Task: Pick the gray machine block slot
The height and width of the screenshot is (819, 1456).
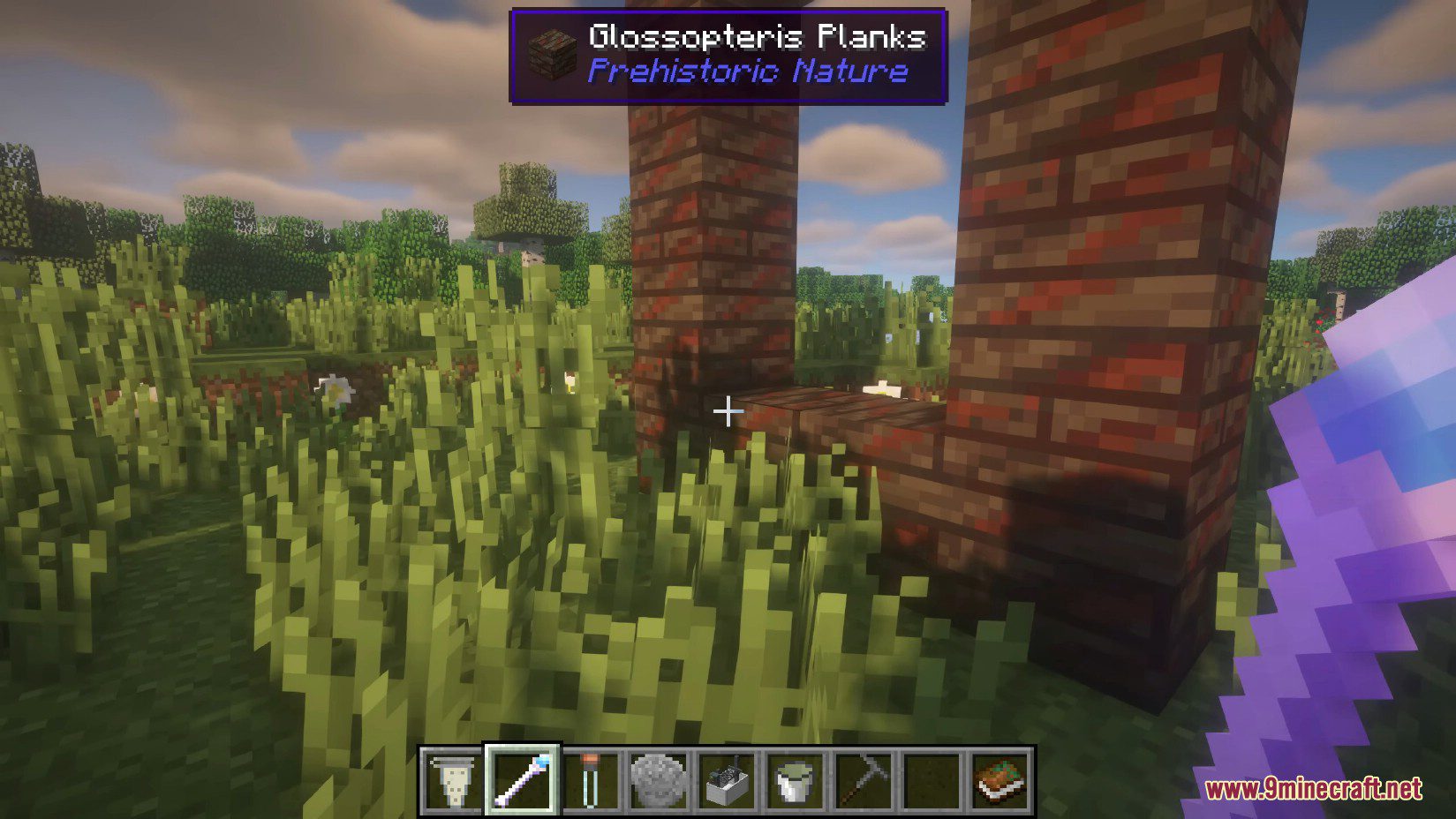Action: (728, 780)
